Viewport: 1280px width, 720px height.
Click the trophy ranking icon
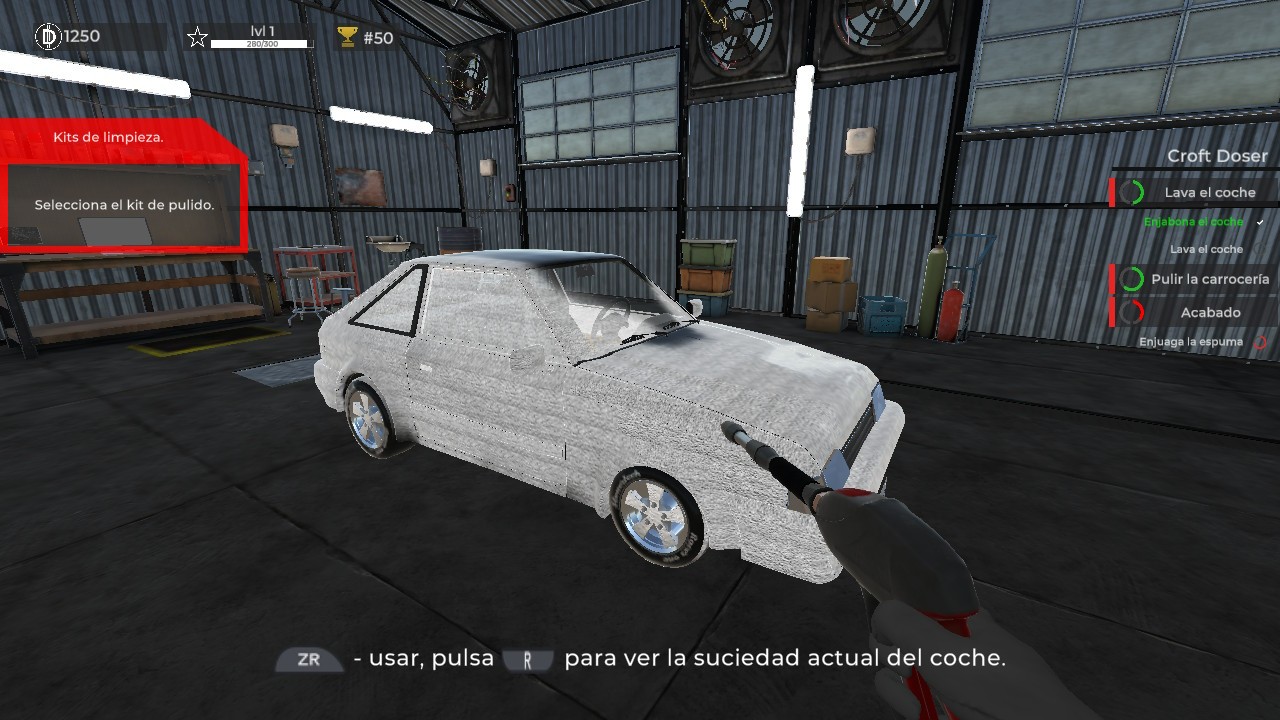point(345,36)
